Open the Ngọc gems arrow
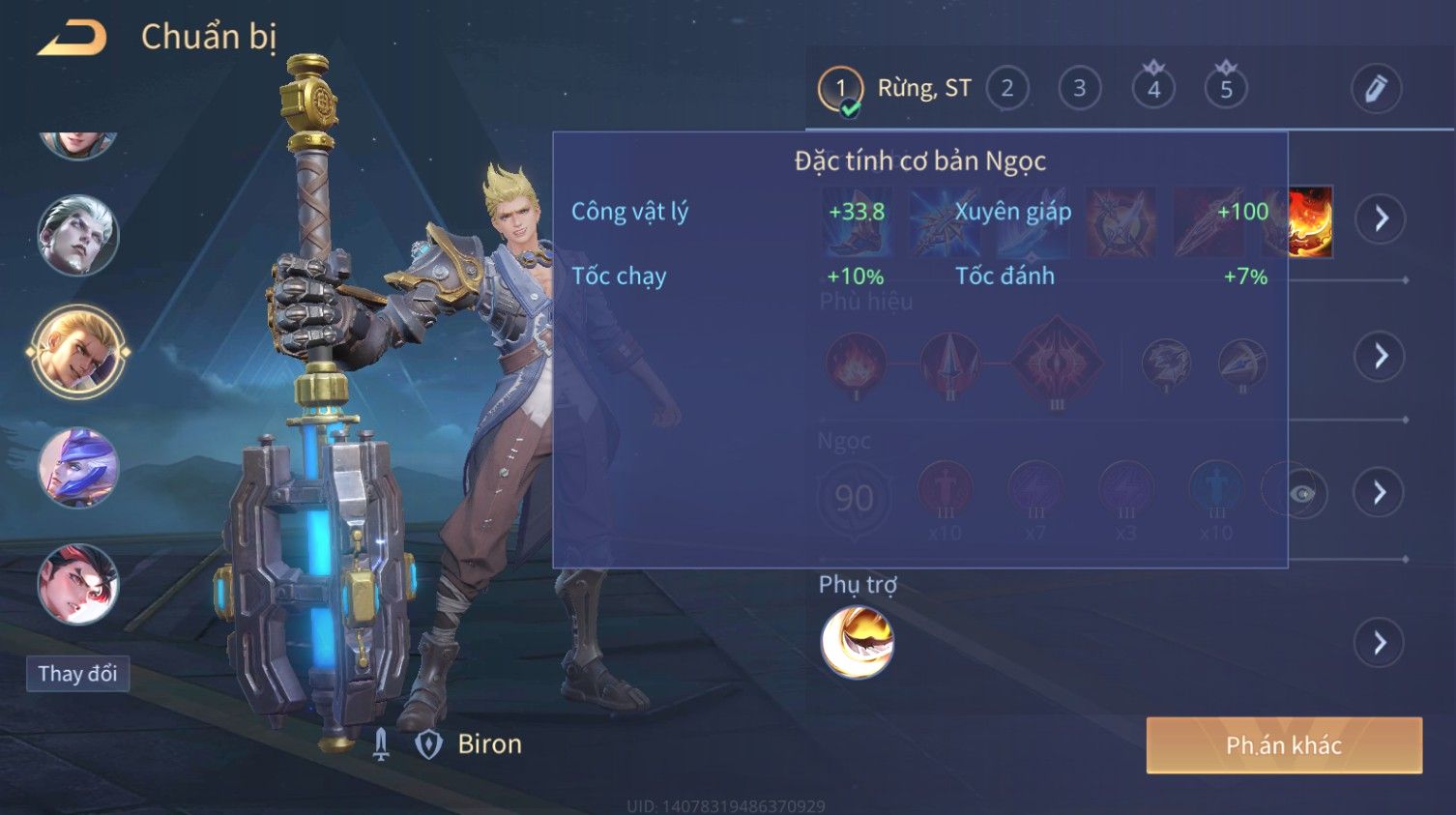The image size is (1456, 815). tap(1380, 493)
